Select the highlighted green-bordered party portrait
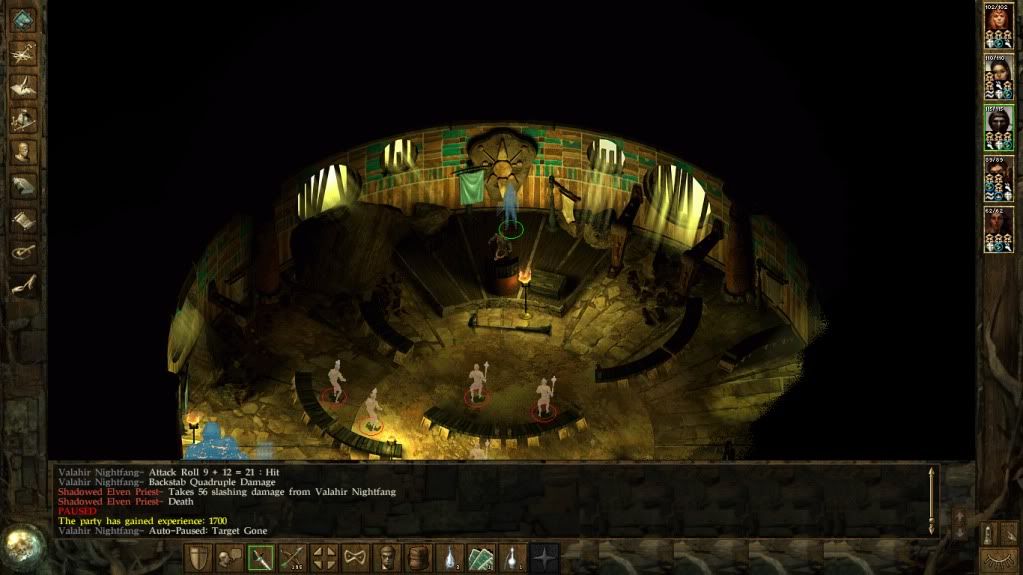This screenshot has height=575, width=1023. pyautogui.click(x=997, y=124)
